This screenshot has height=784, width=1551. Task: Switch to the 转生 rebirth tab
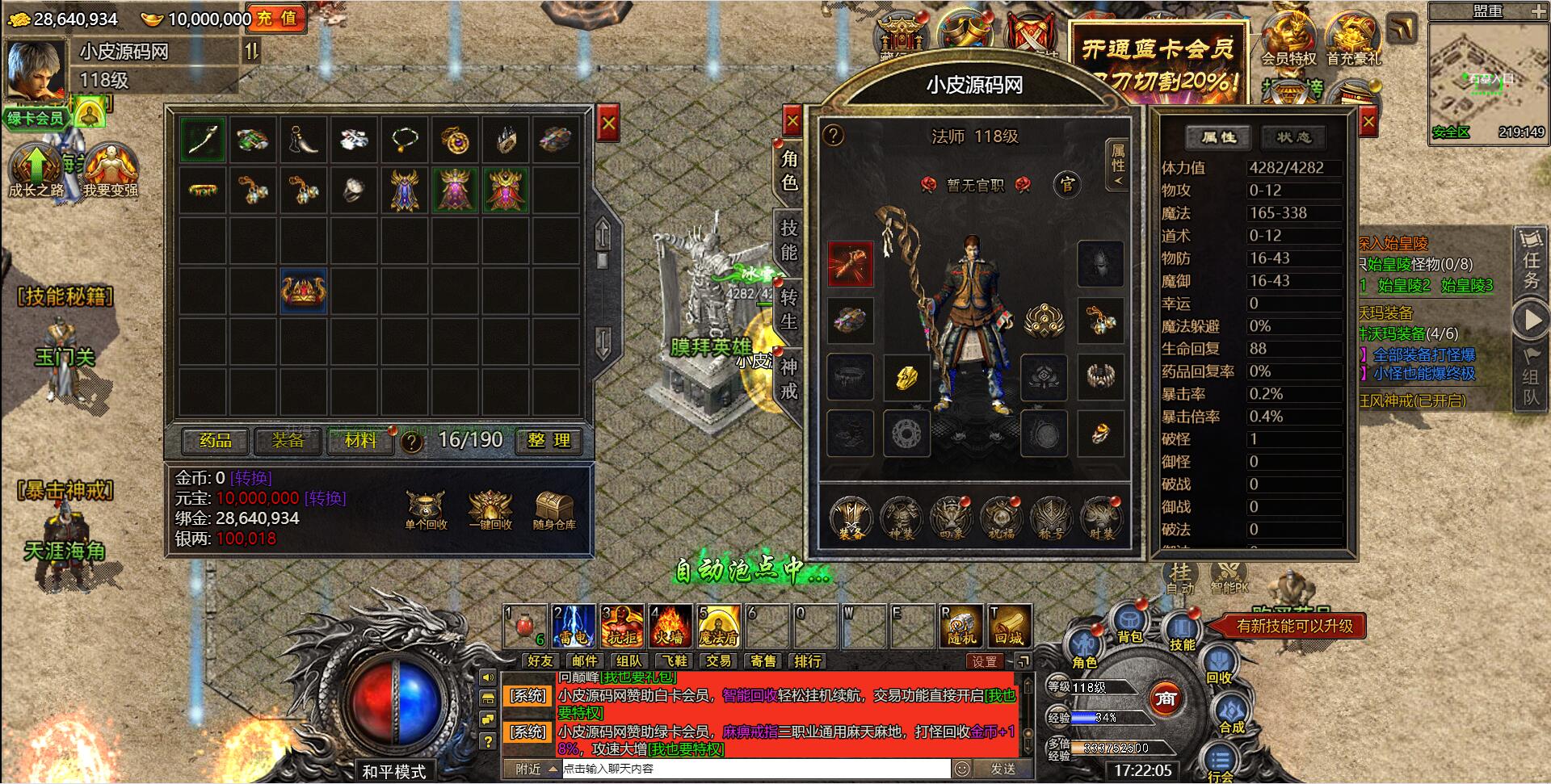[x=788, y=309]
